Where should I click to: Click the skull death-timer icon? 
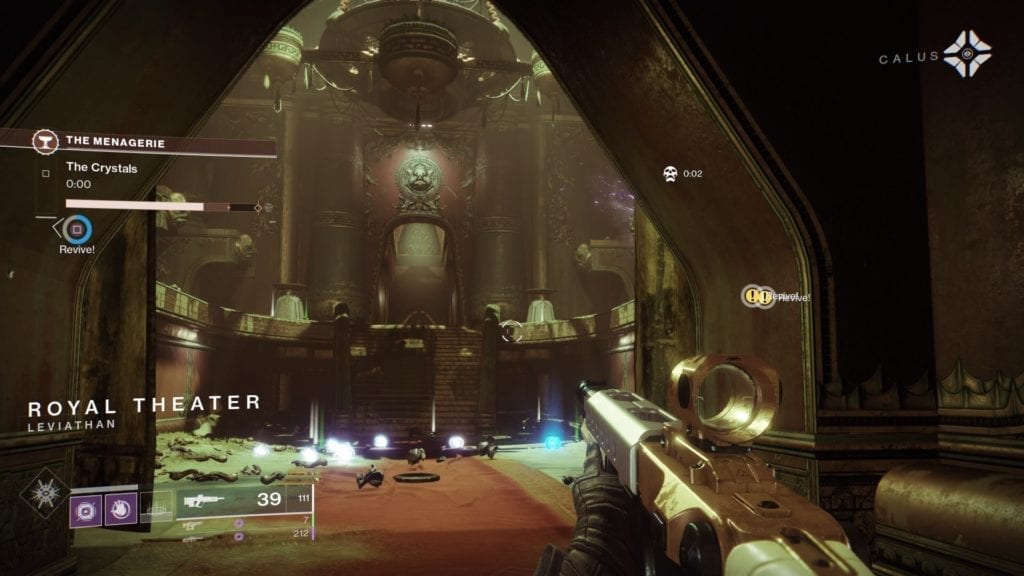pyautogui.click(x=669, y=174)
